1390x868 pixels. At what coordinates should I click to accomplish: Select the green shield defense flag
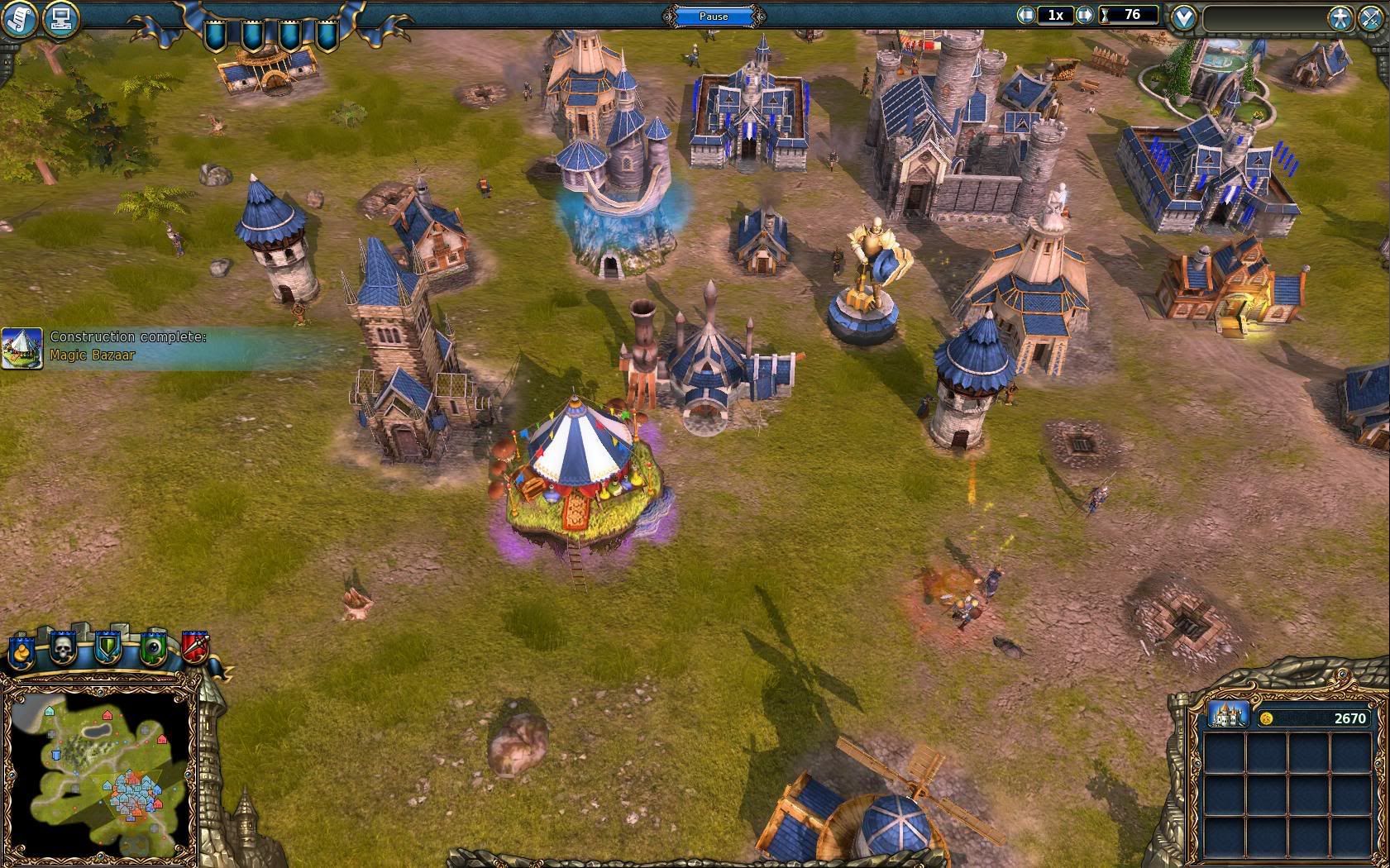pos(107,648)
